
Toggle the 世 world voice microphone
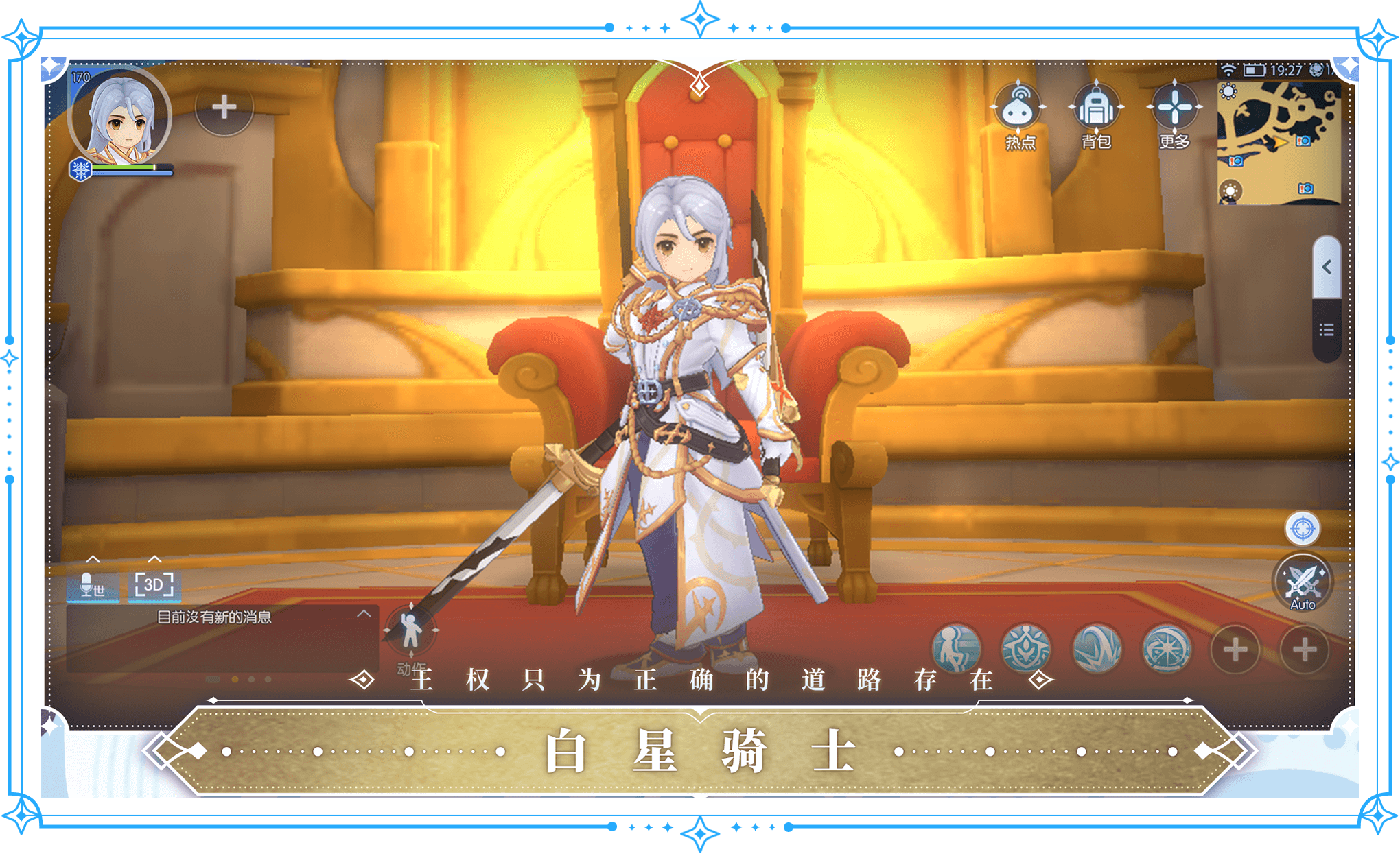coord(93,585)
